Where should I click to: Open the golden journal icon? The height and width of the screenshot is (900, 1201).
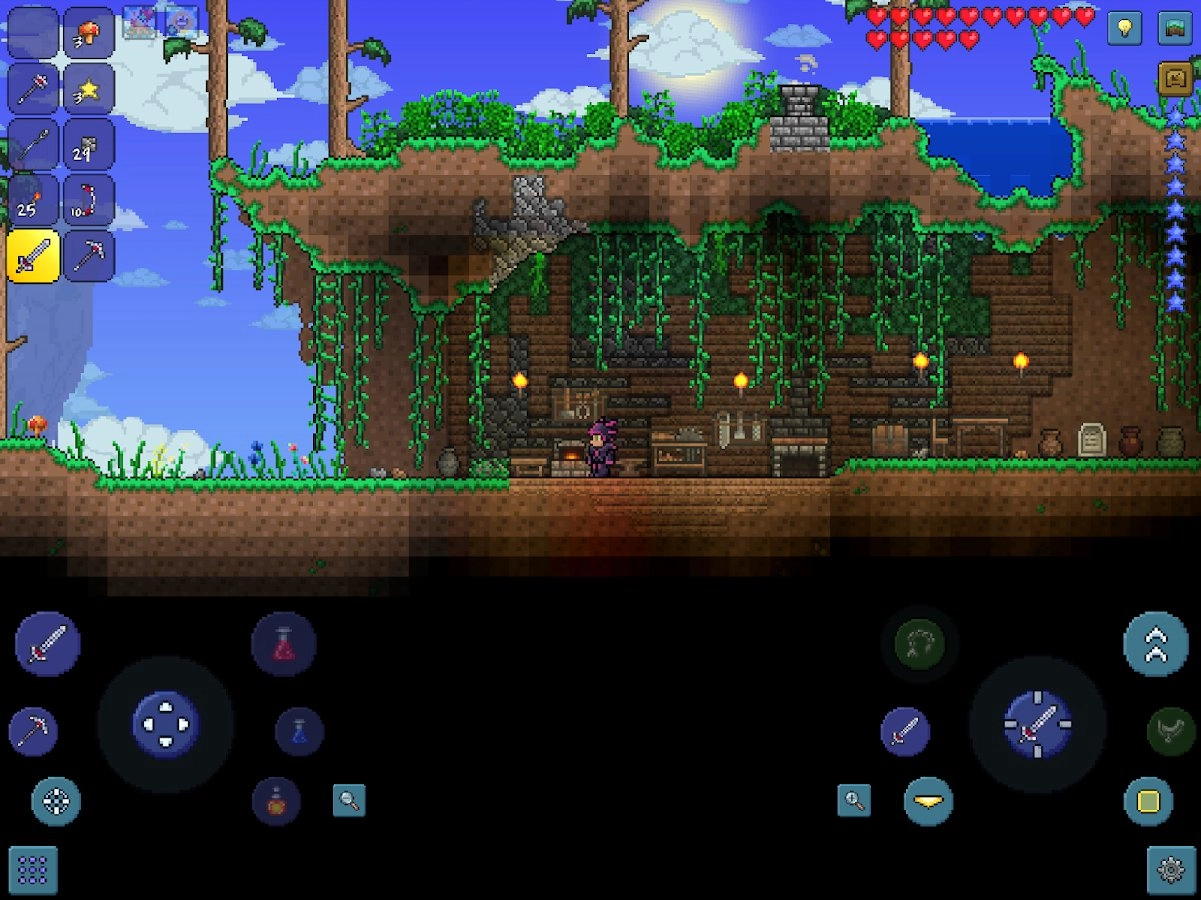click(1174, 78)
